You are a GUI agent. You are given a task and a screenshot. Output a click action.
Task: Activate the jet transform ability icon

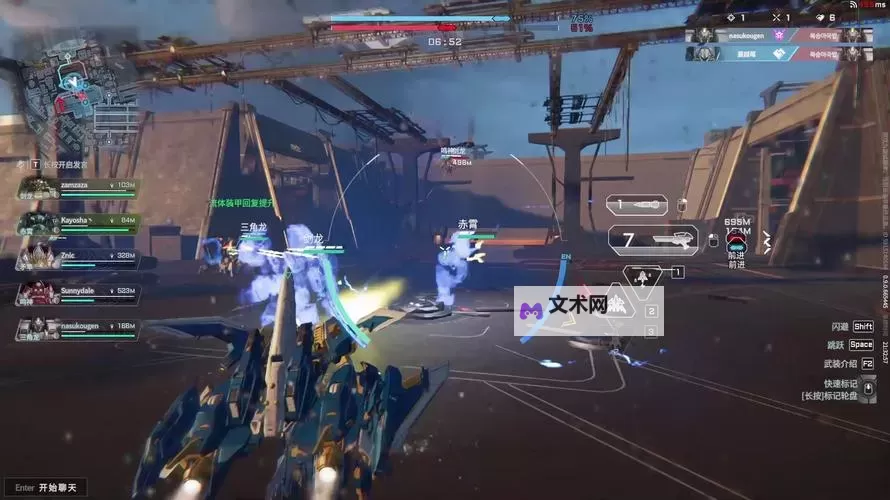click(643, 273)
